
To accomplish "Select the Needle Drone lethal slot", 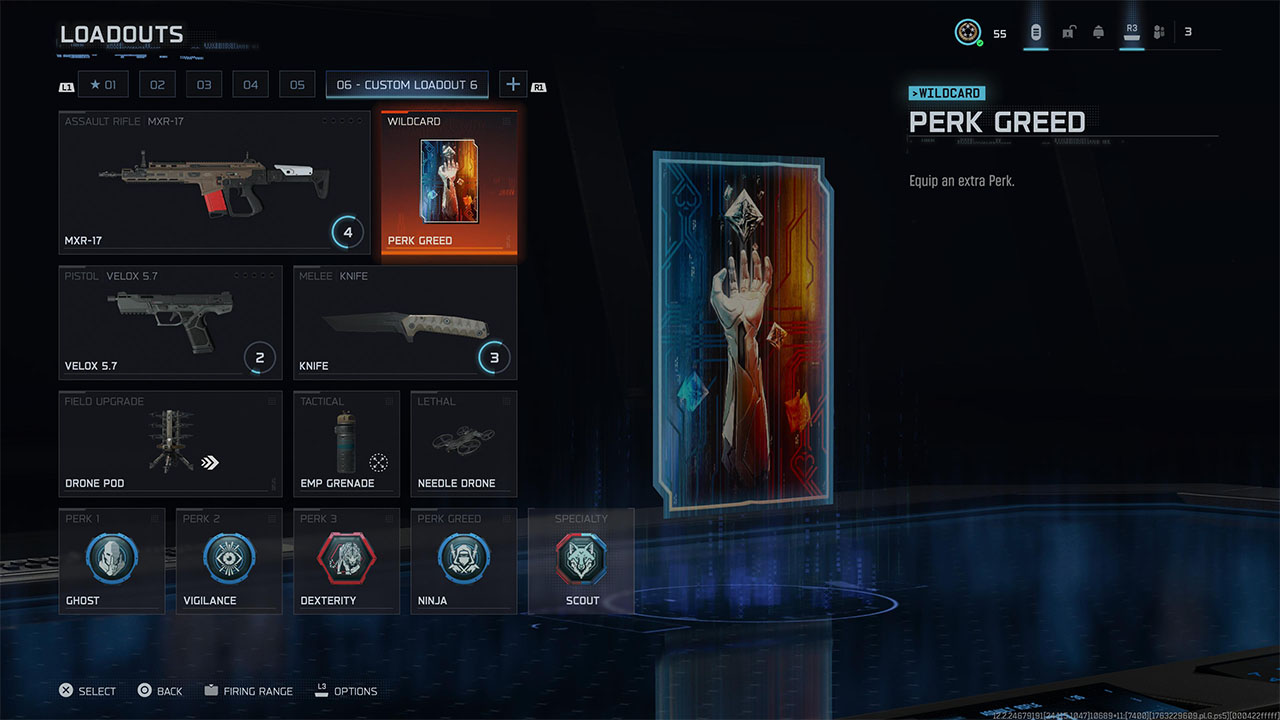I will pos(463,443).
